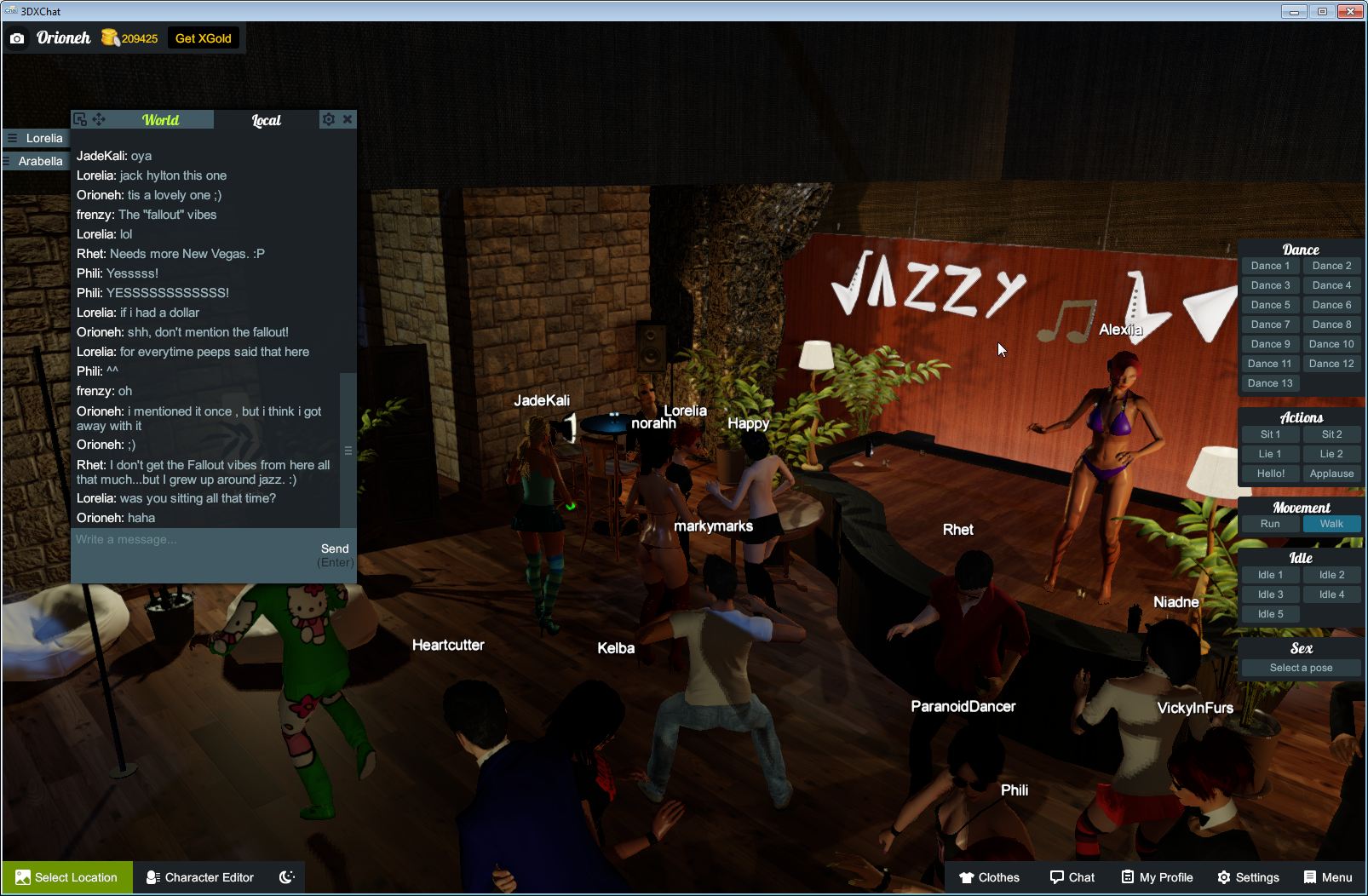Click Get XGold to buy currency
This screenshot has width=1368, height=896.
pyautogui.click(x=204, y=37)
